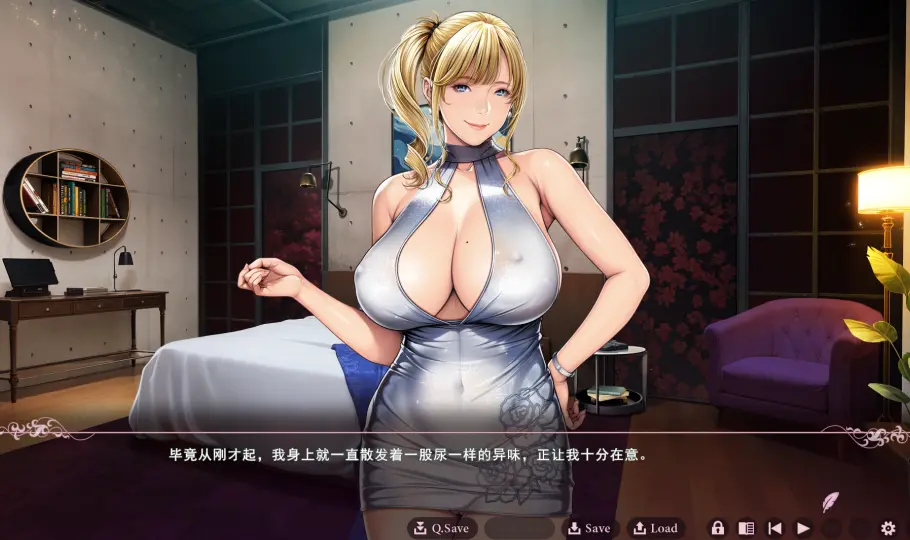The image size is (910, 540).
Task: Open the Save menu
Action: tap(588, 528)
